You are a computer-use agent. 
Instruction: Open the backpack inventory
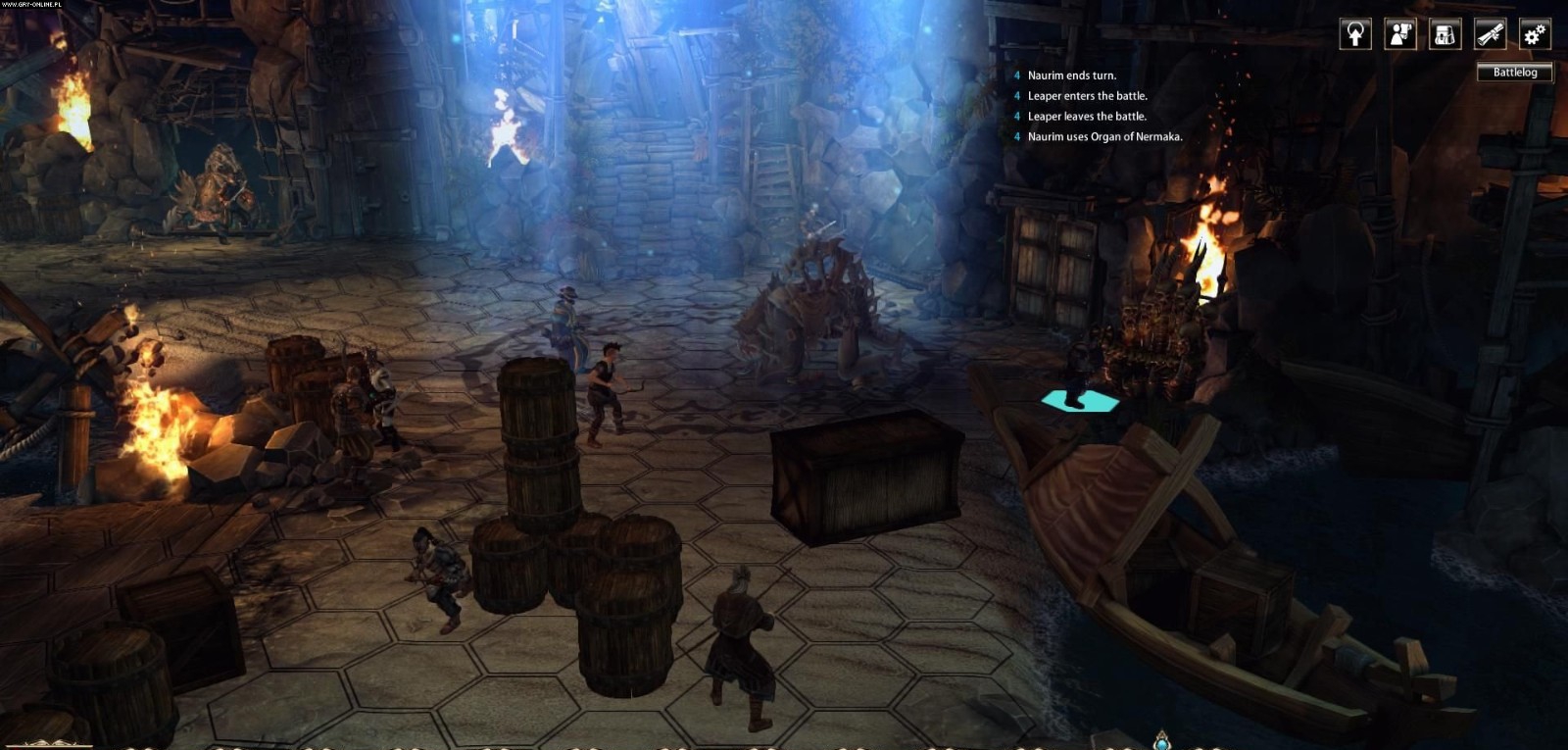point(1445,34)
